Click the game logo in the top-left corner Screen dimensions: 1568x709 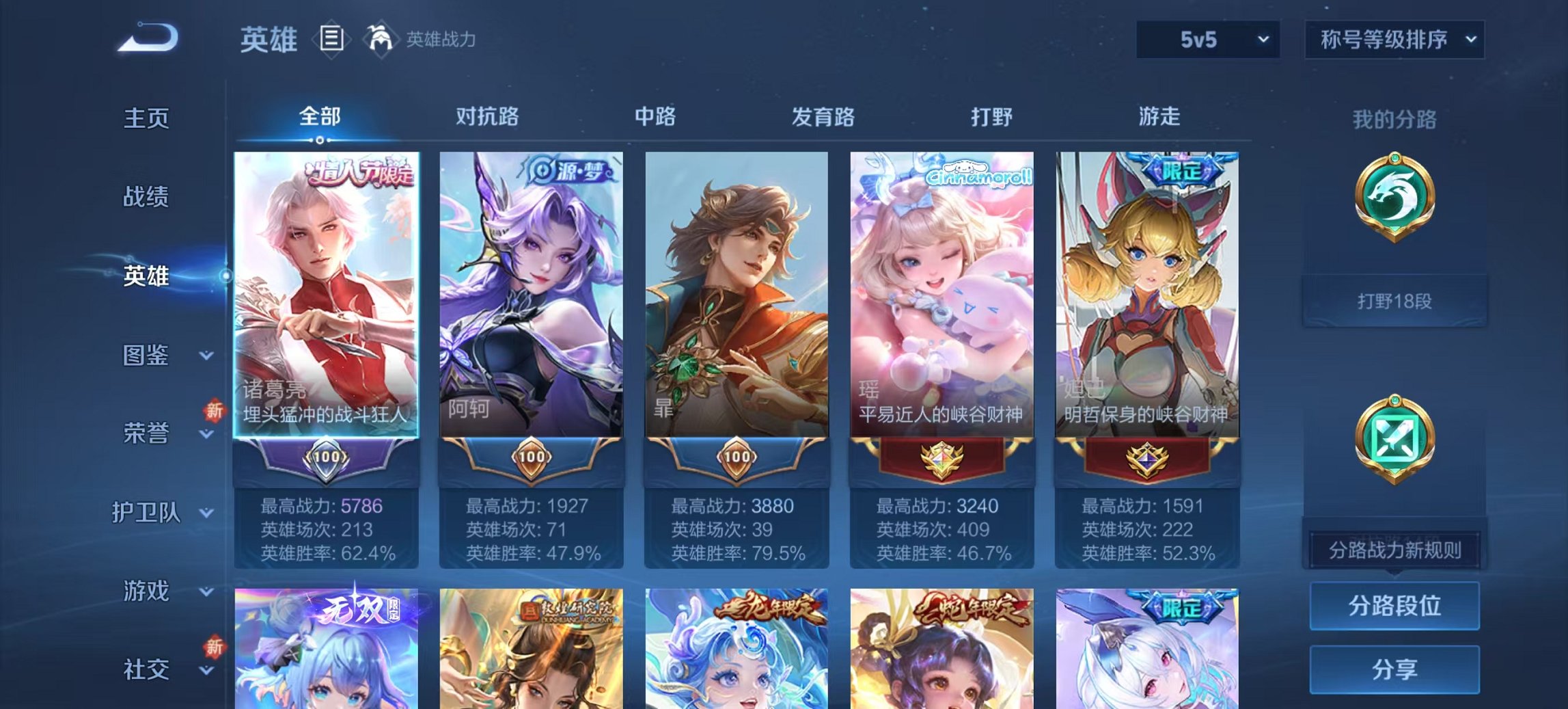tap(147, 38)
